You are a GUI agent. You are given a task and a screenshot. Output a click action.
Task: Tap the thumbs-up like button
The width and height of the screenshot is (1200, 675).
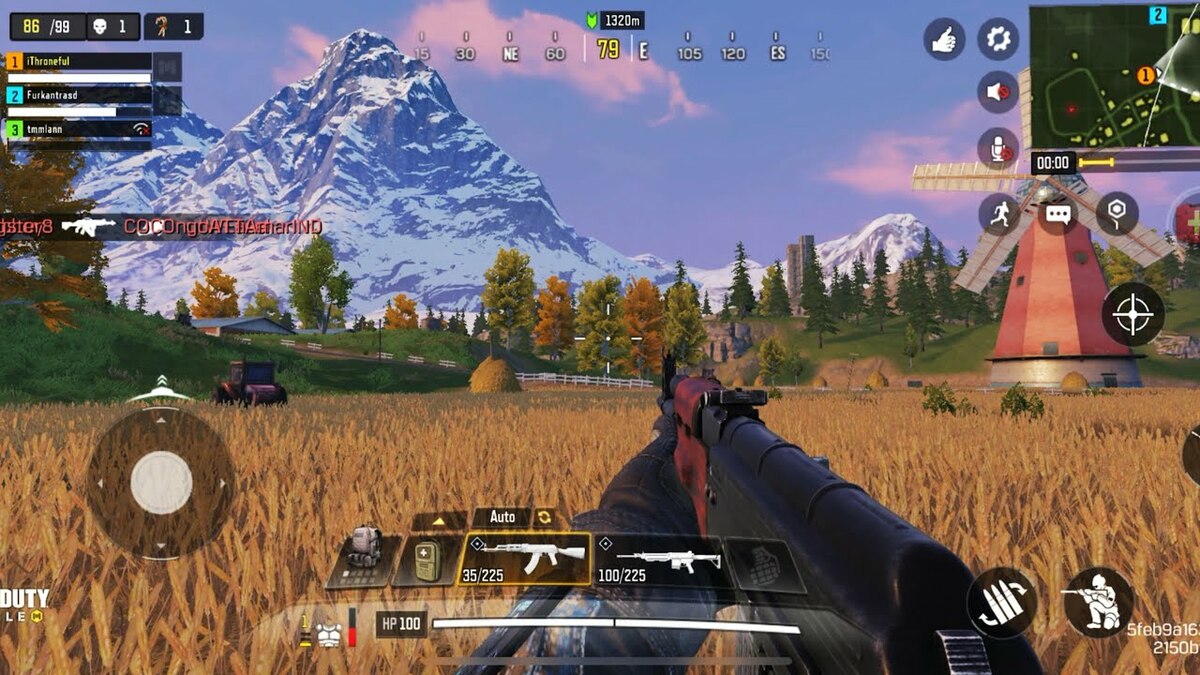(x=944, y=39)
